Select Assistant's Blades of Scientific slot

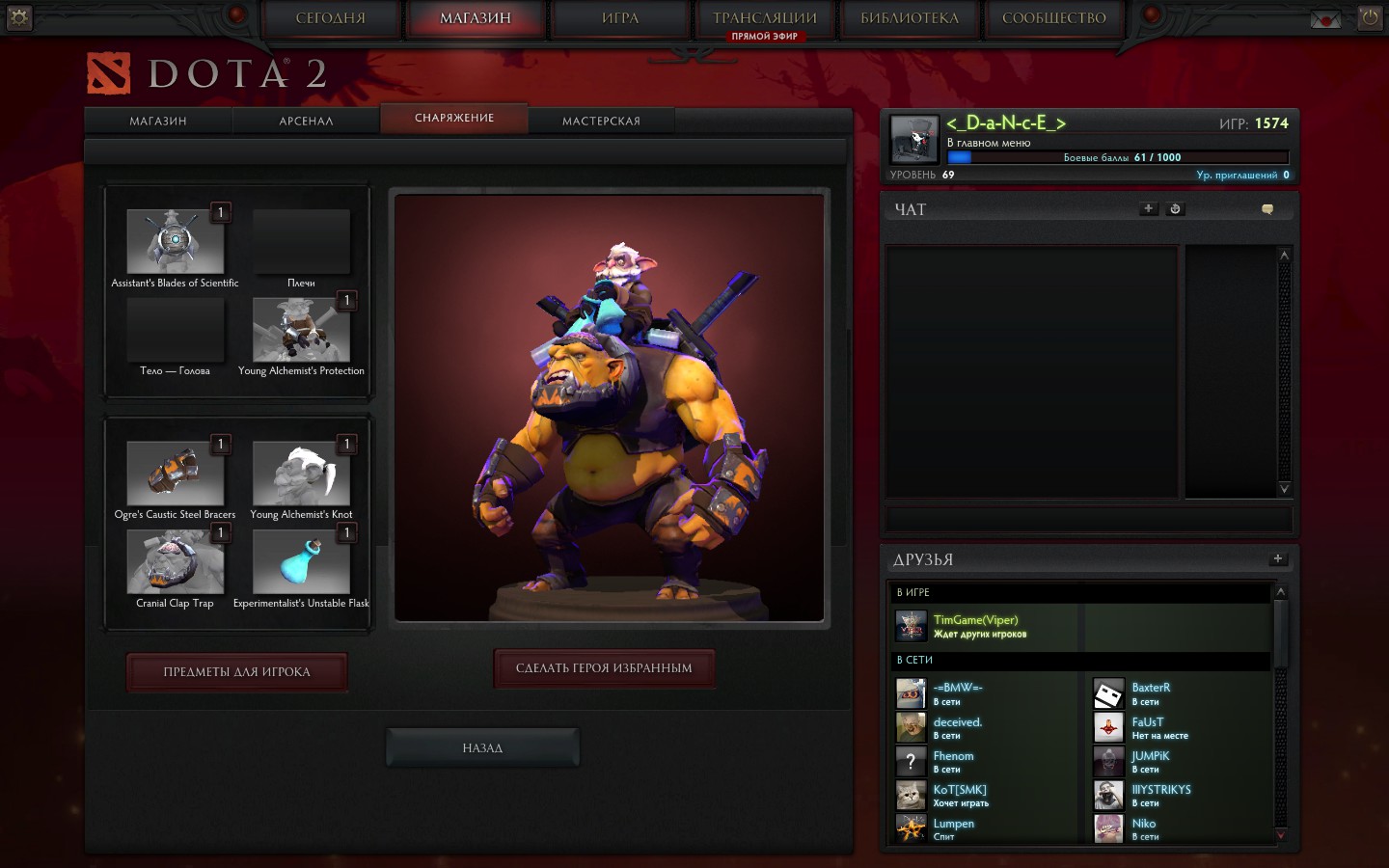tap(175, 242)
